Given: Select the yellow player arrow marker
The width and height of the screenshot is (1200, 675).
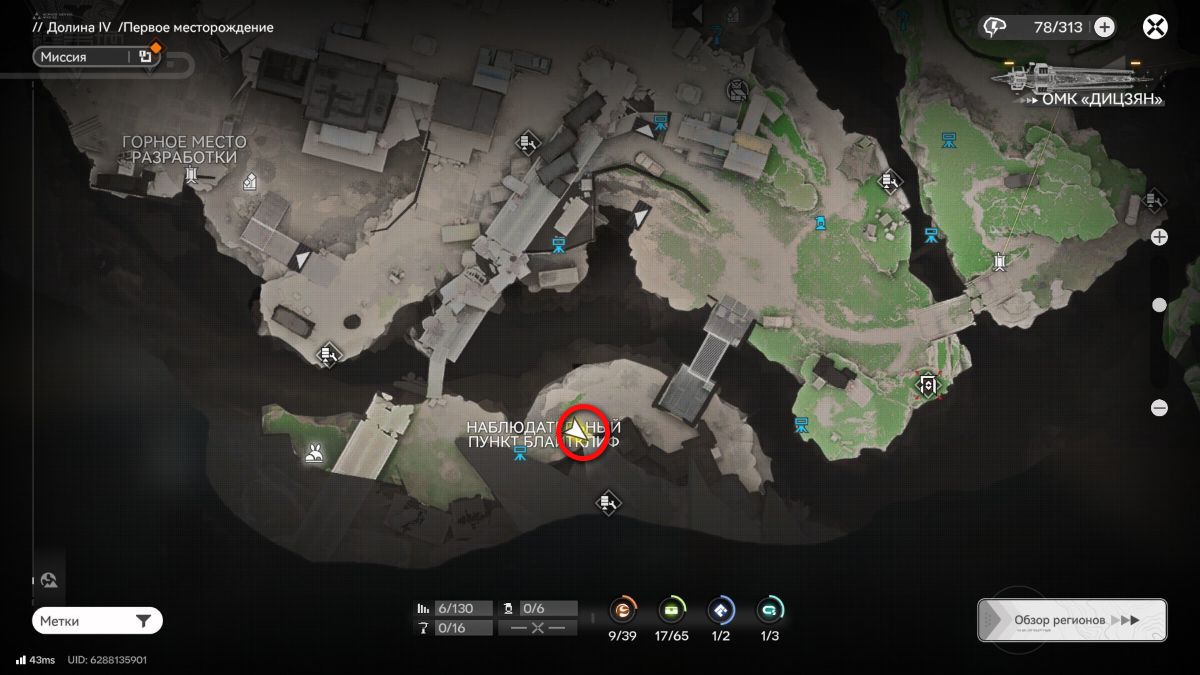Looking at the screenshot, I should tap(577, 432).
